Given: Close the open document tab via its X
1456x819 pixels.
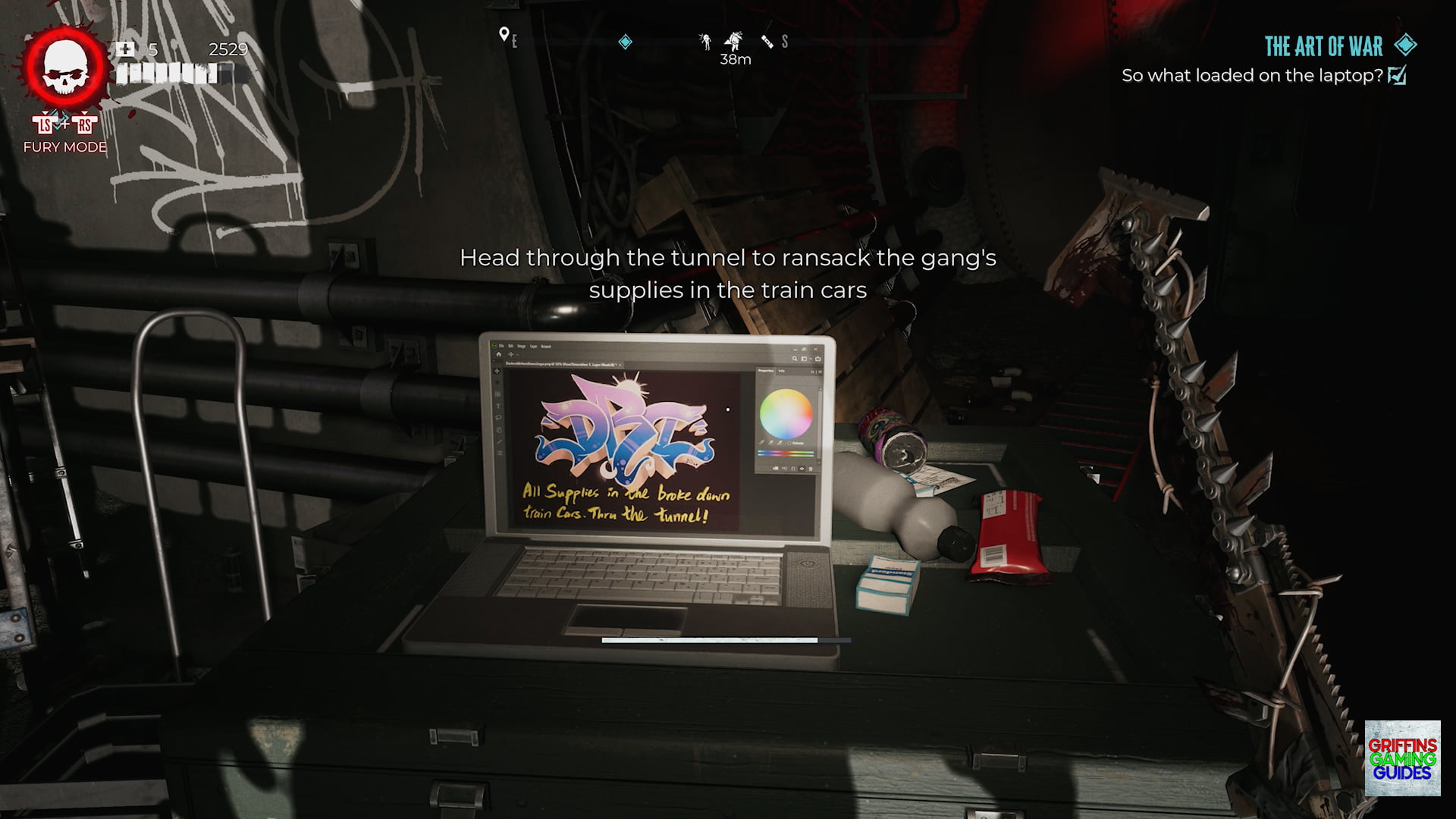Looking at the screenshot, I should [620, 365].
